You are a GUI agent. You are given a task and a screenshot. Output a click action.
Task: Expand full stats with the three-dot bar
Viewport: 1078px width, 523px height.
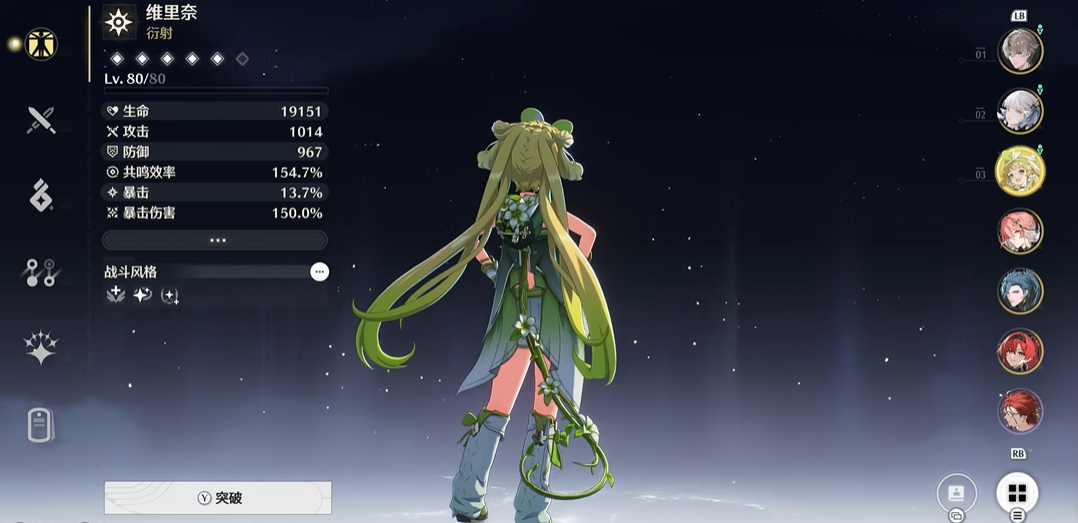(x=215, y=240)
